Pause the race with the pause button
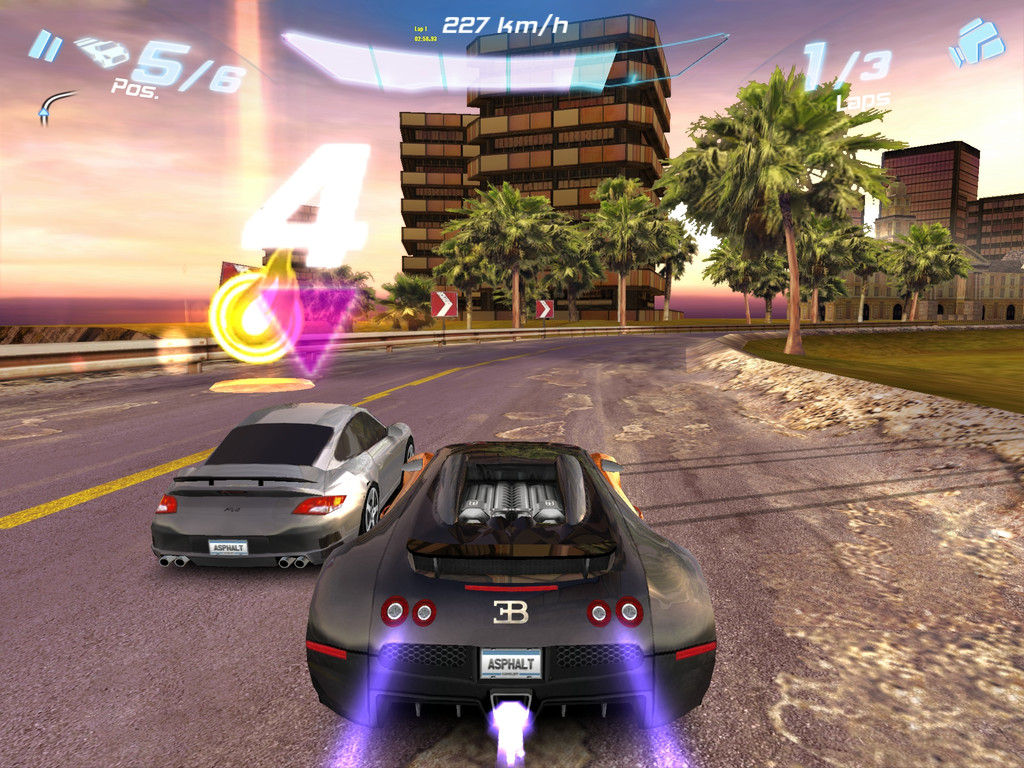Screen dimensions: 1024x768 (x=43, y=44)
